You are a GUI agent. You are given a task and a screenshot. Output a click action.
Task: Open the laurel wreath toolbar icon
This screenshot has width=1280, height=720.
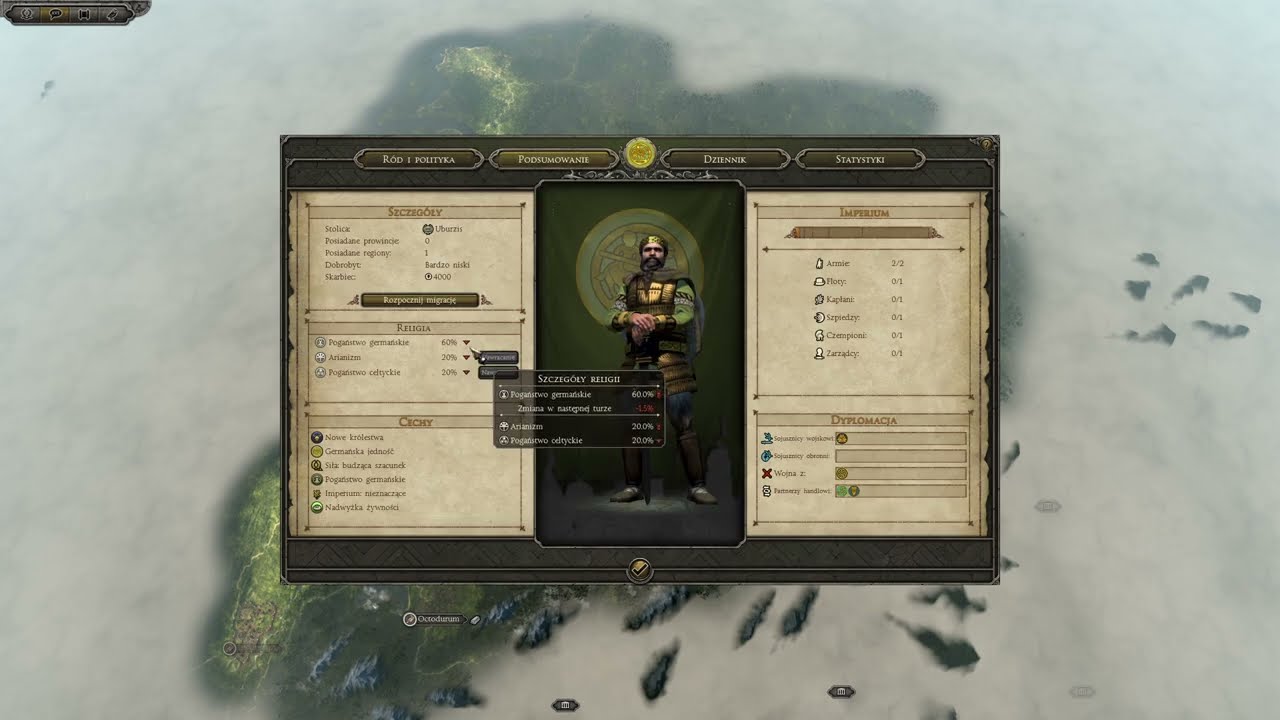27,14
